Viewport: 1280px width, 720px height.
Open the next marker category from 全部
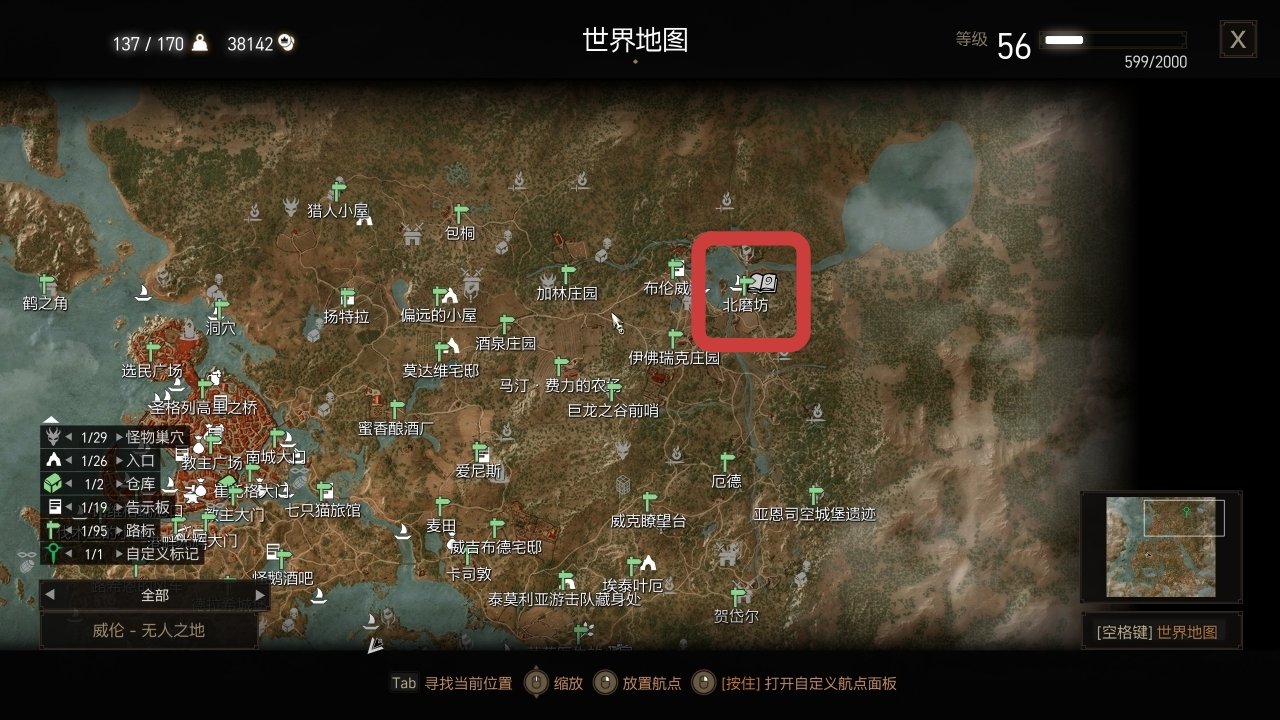pos(262,595)
